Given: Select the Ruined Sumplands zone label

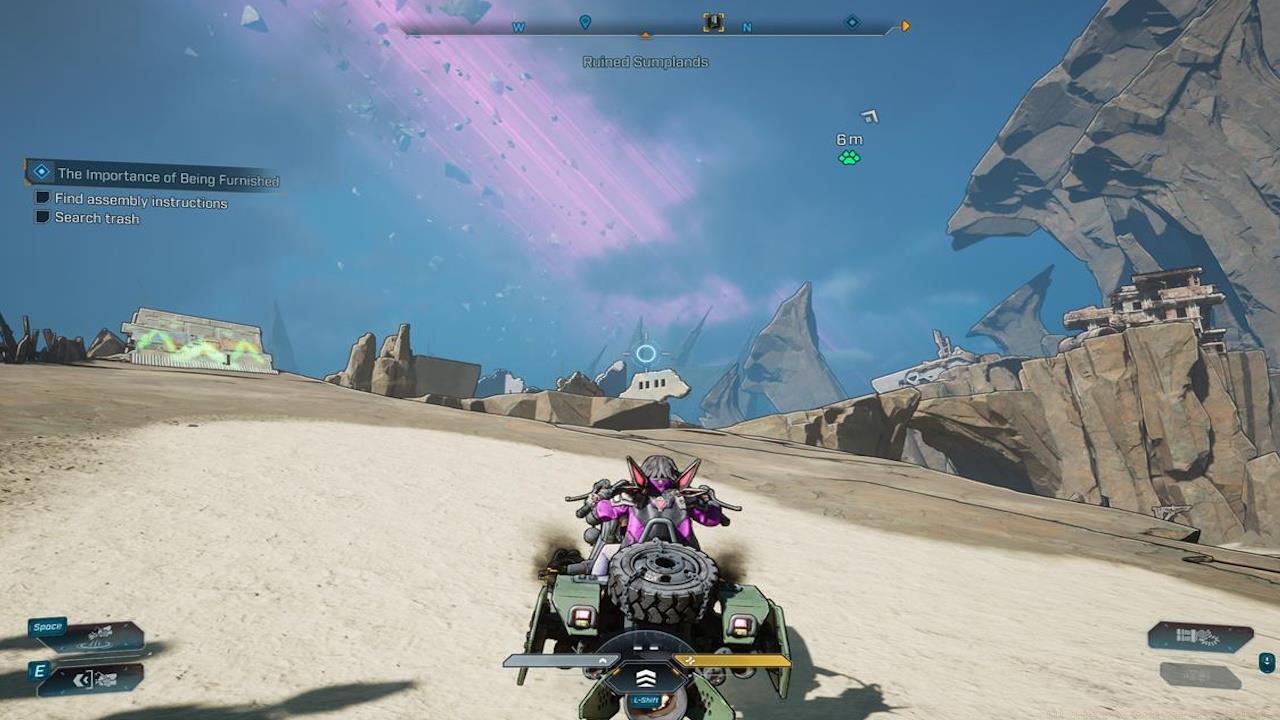Looking at the screenshot, I should coord(645,62).
